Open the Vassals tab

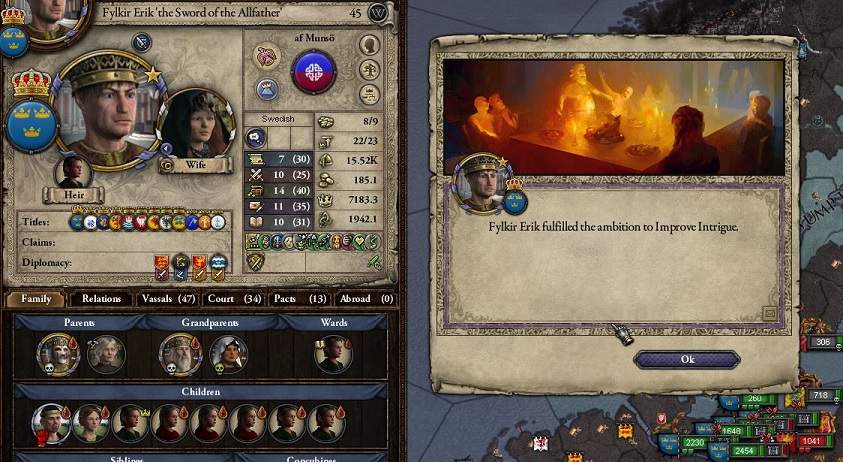coord(169,299)
